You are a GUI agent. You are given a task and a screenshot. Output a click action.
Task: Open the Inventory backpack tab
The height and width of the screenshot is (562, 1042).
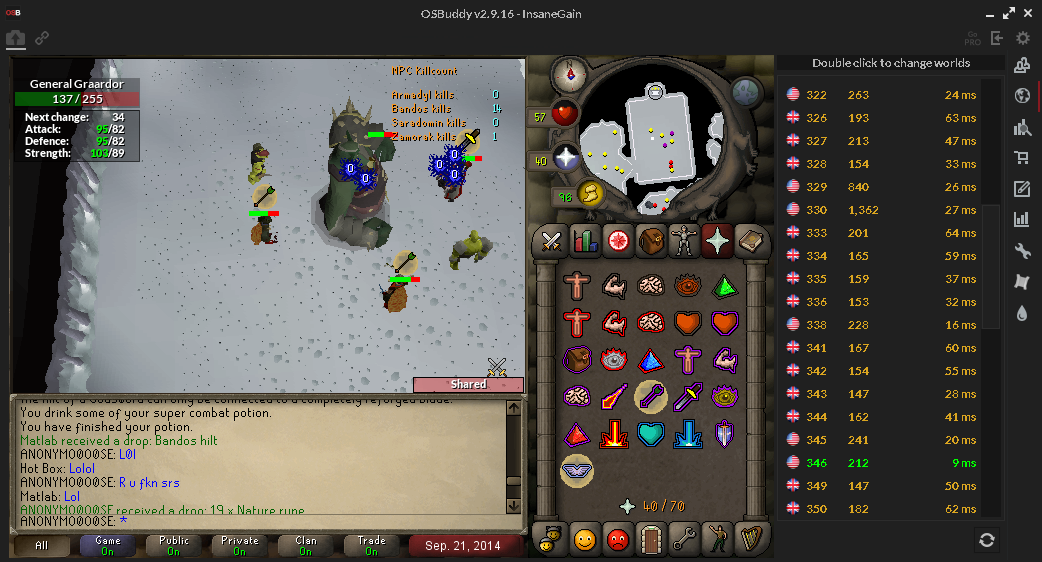(652, 241)
